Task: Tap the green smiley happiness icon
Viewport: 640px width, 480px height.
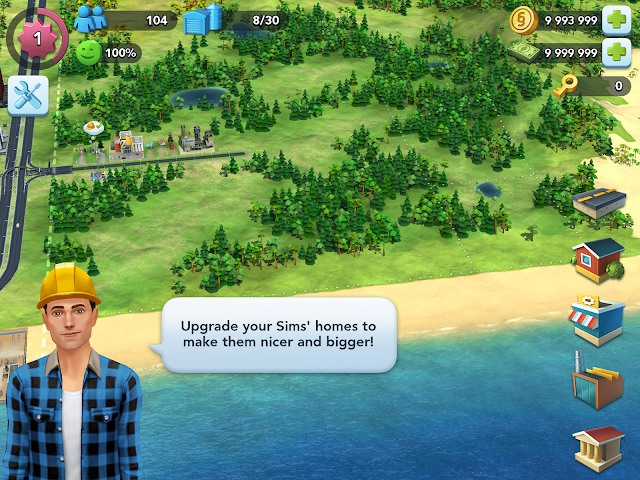Action: pyautogui.click(x=90, y=52)
